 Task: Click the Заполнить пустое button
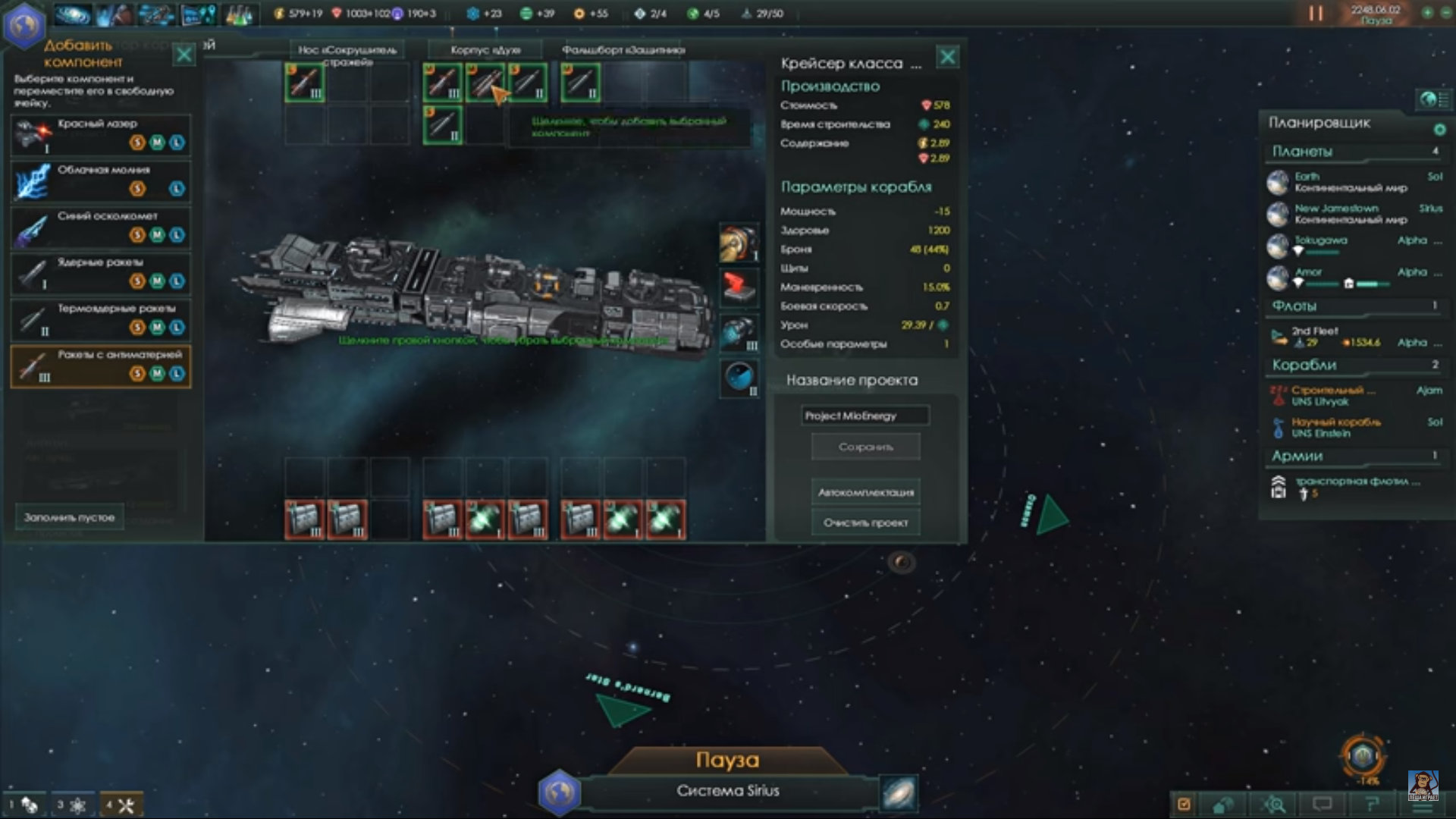(x=69, y=517)
